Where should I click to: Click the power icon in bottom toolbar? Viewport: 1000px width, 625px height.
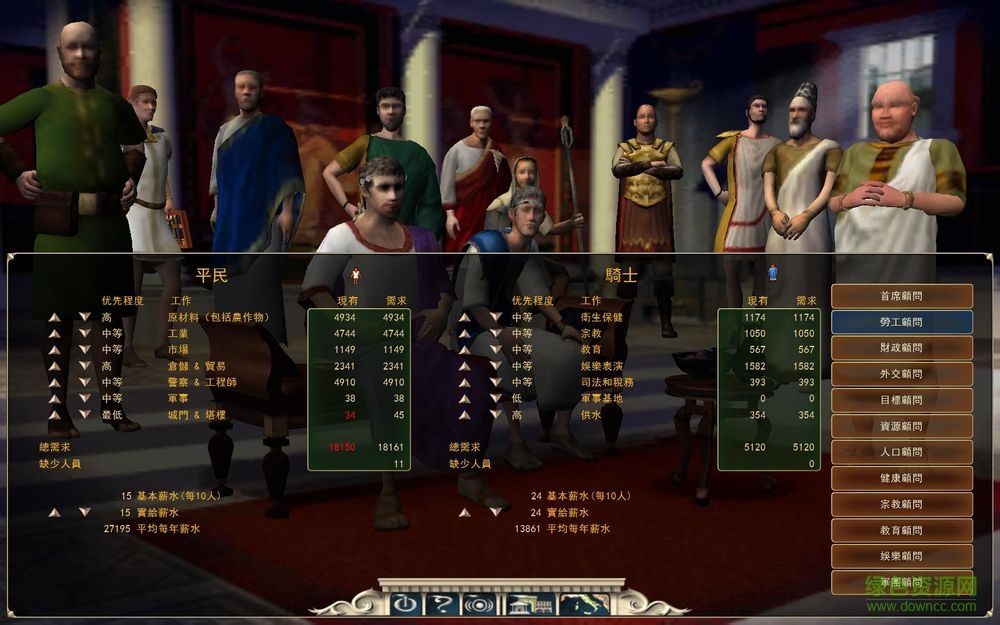coord(403,603)
